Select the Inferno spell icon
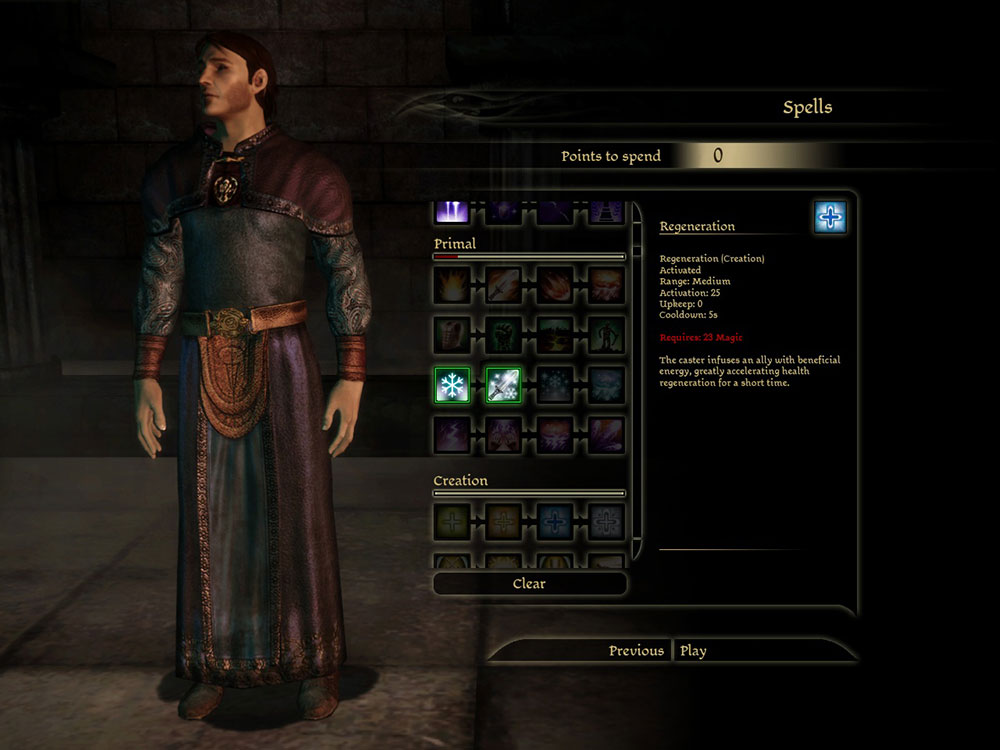This screenshot has height=750, width=1000. tap(606, 285)
